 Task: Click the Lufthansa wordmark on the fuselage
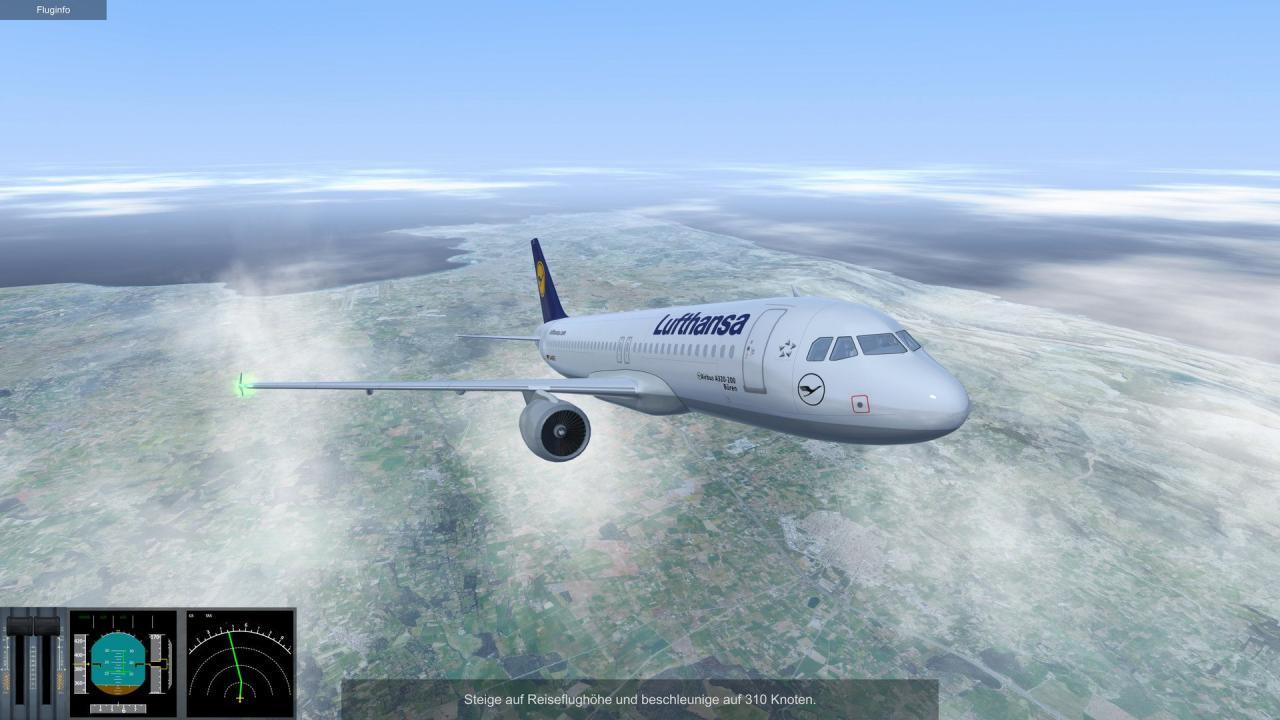tap(700, 322)
